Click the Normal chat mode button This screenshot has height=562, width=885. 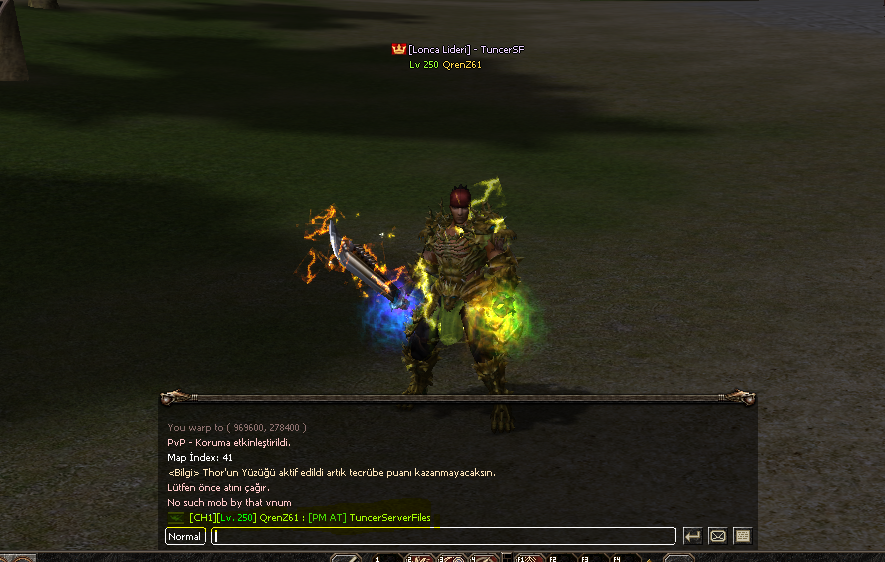(185, 537)
